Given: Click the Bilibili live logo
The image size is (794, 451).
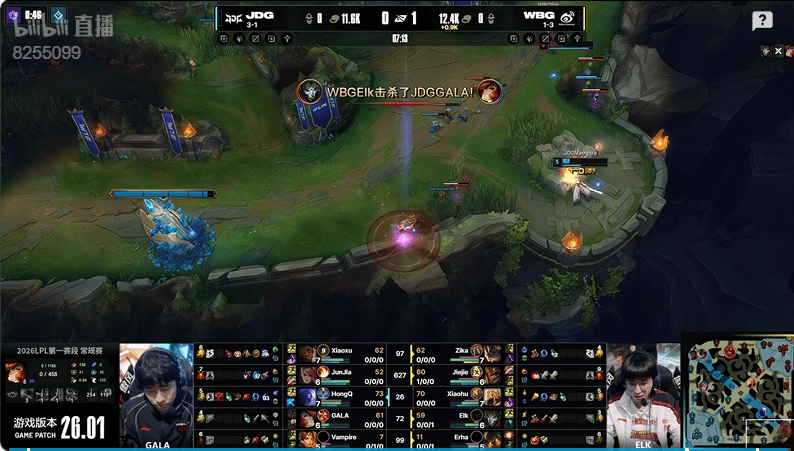Looking at the screenshot, I should 62,27.
